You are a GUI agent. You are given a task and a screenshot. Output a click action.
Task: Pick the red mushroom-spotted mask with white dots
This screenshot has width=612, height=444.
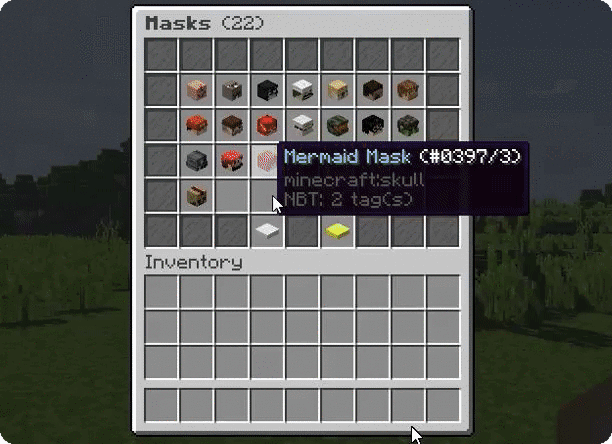(x=231, y=160)
